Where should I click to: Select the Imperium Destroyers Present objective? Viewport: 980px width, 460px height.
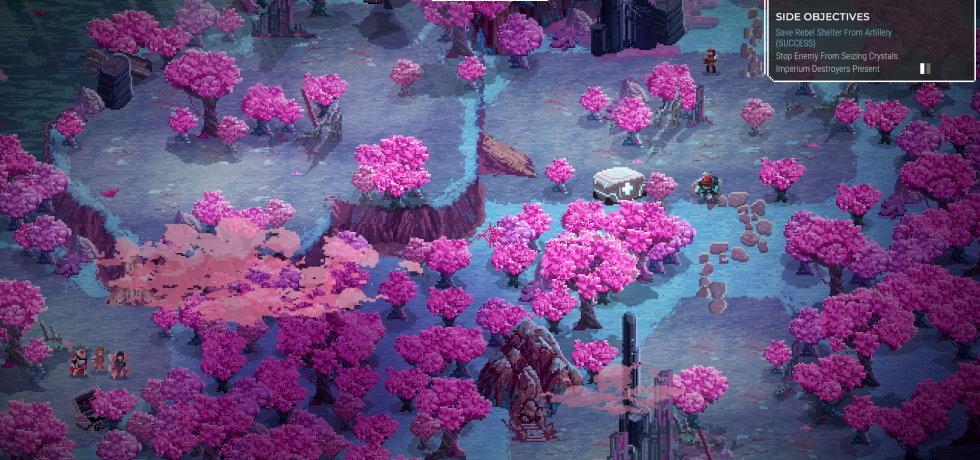824,68
